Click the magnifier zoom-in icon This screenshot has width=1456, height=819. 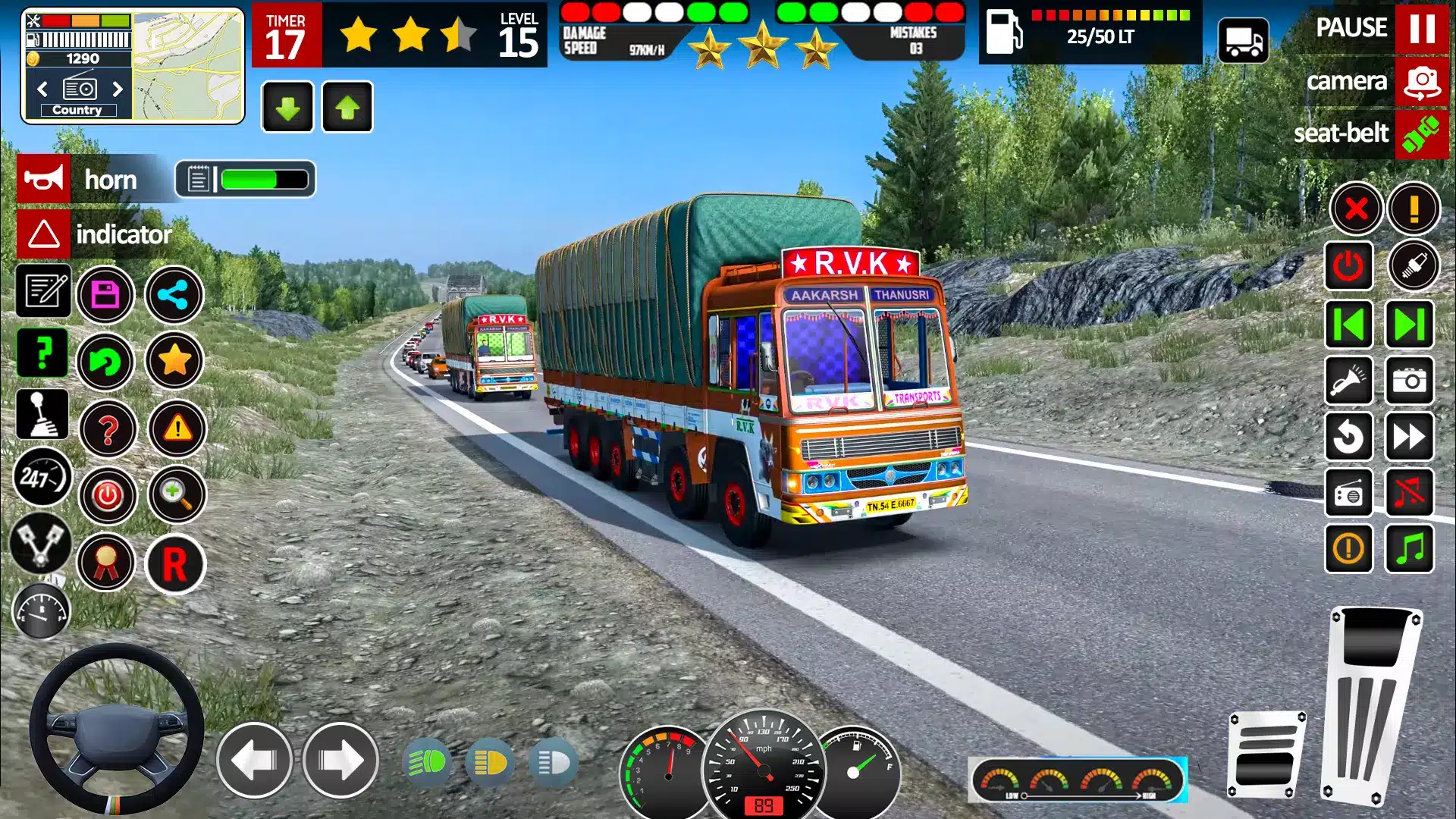176,495
